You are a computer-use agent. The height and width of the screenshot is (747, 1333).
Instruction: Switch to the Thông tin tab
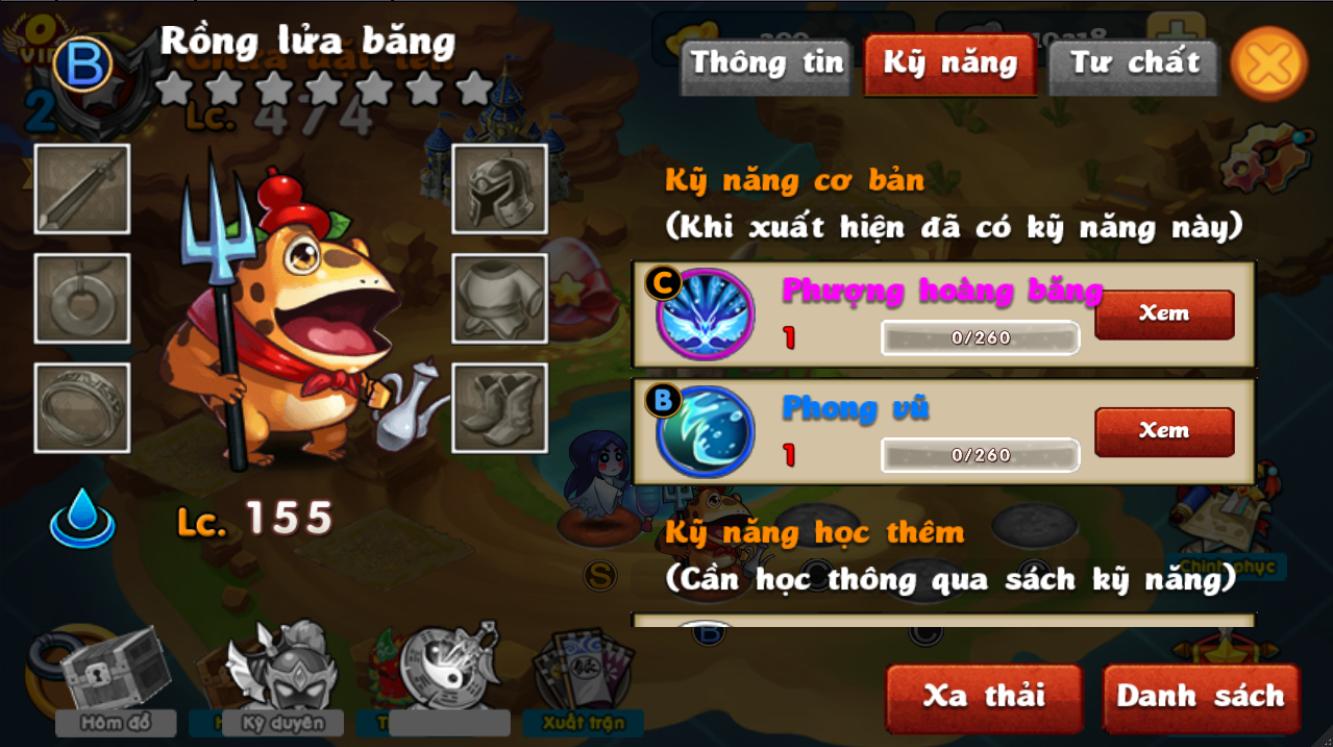point(765,63)
